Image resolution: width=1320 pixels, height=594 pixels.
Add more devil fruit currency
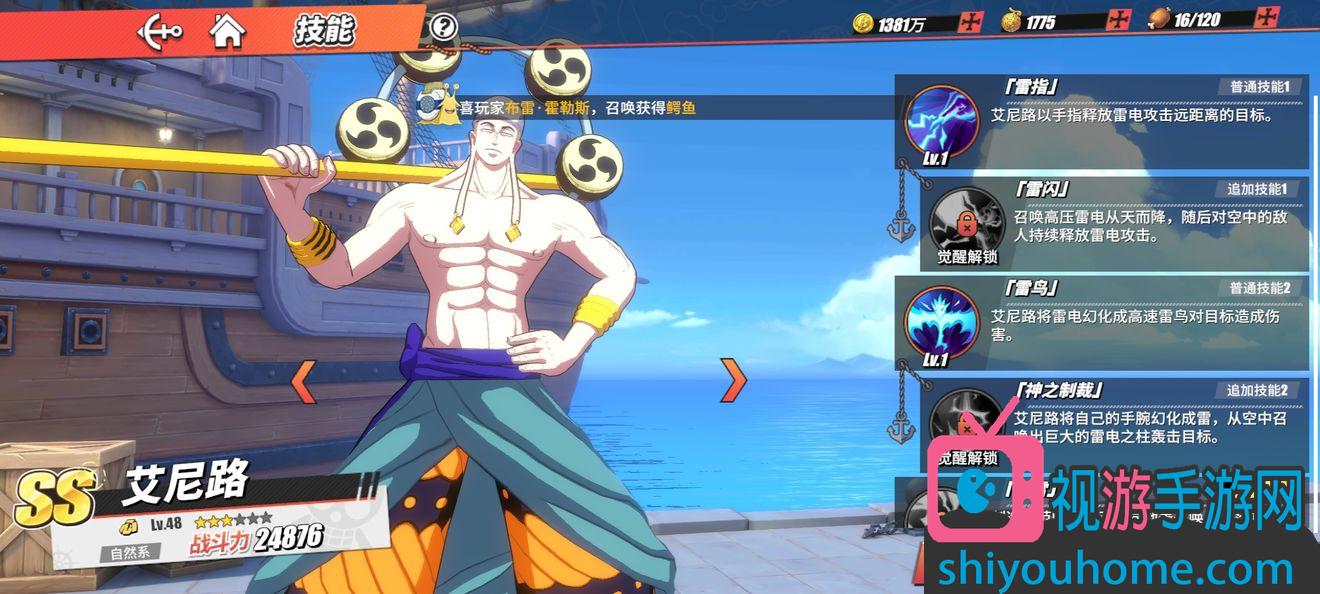(1118, 21)
